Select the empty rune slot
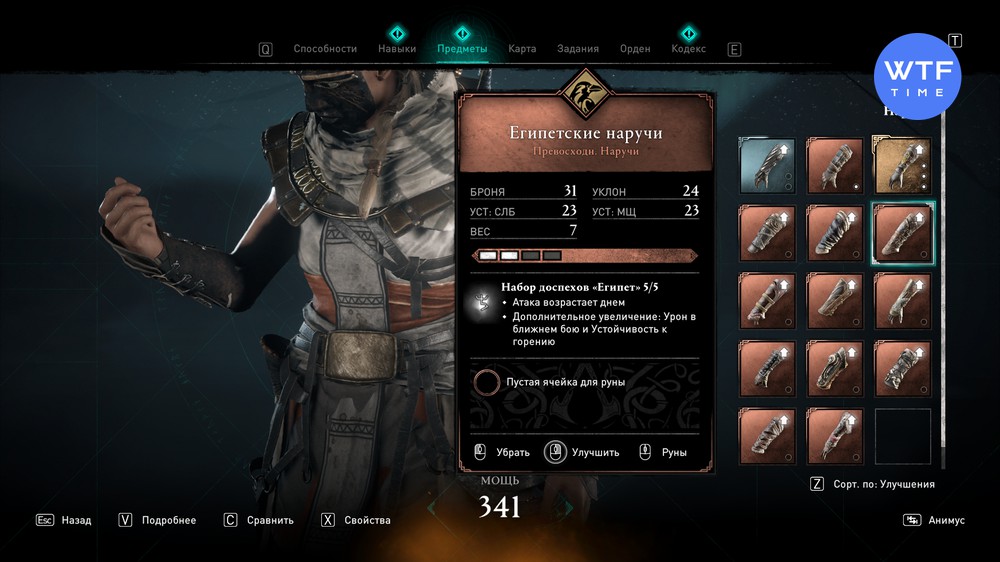The width and height of the screenshot is (1000, 562). (x=487, y=382)
